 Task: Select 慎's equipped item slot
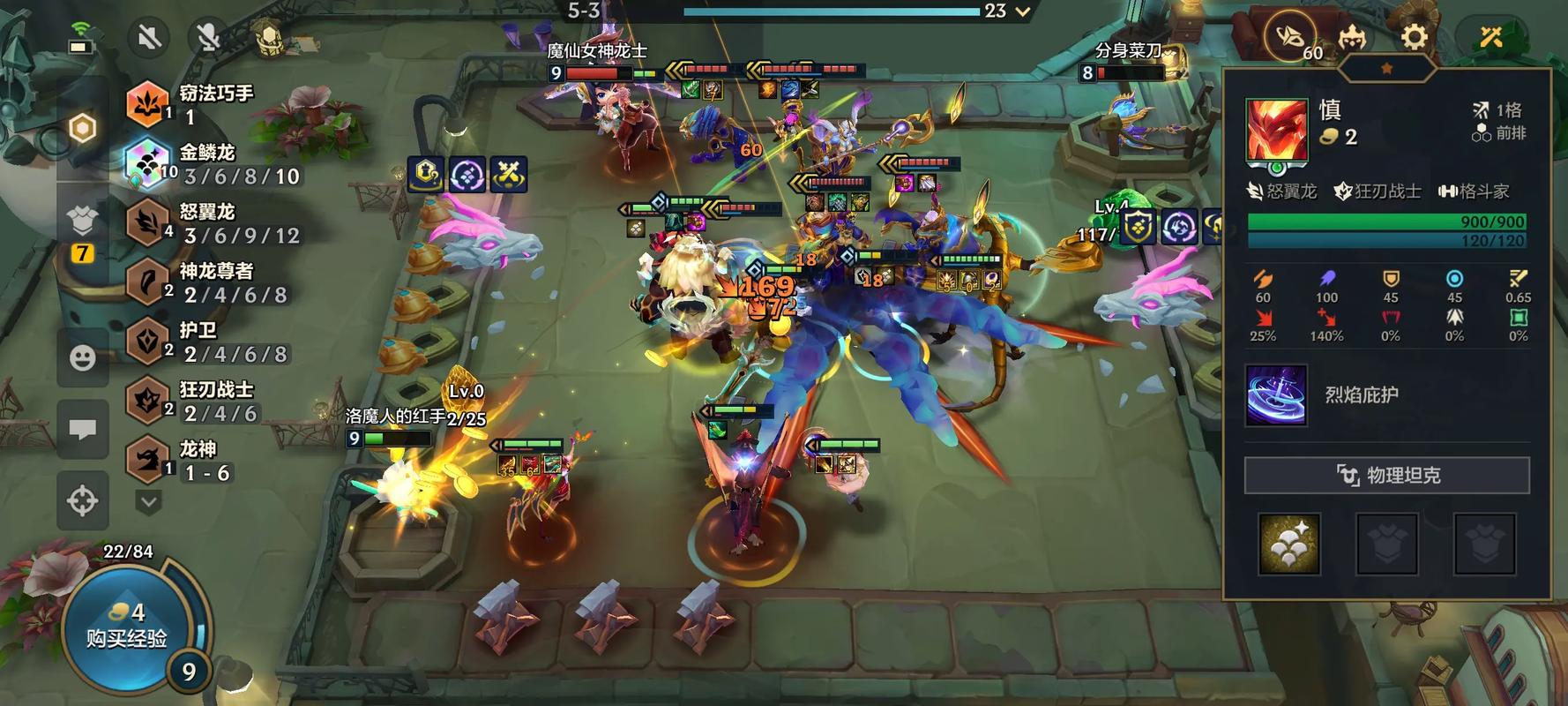tap(1289, 544)
